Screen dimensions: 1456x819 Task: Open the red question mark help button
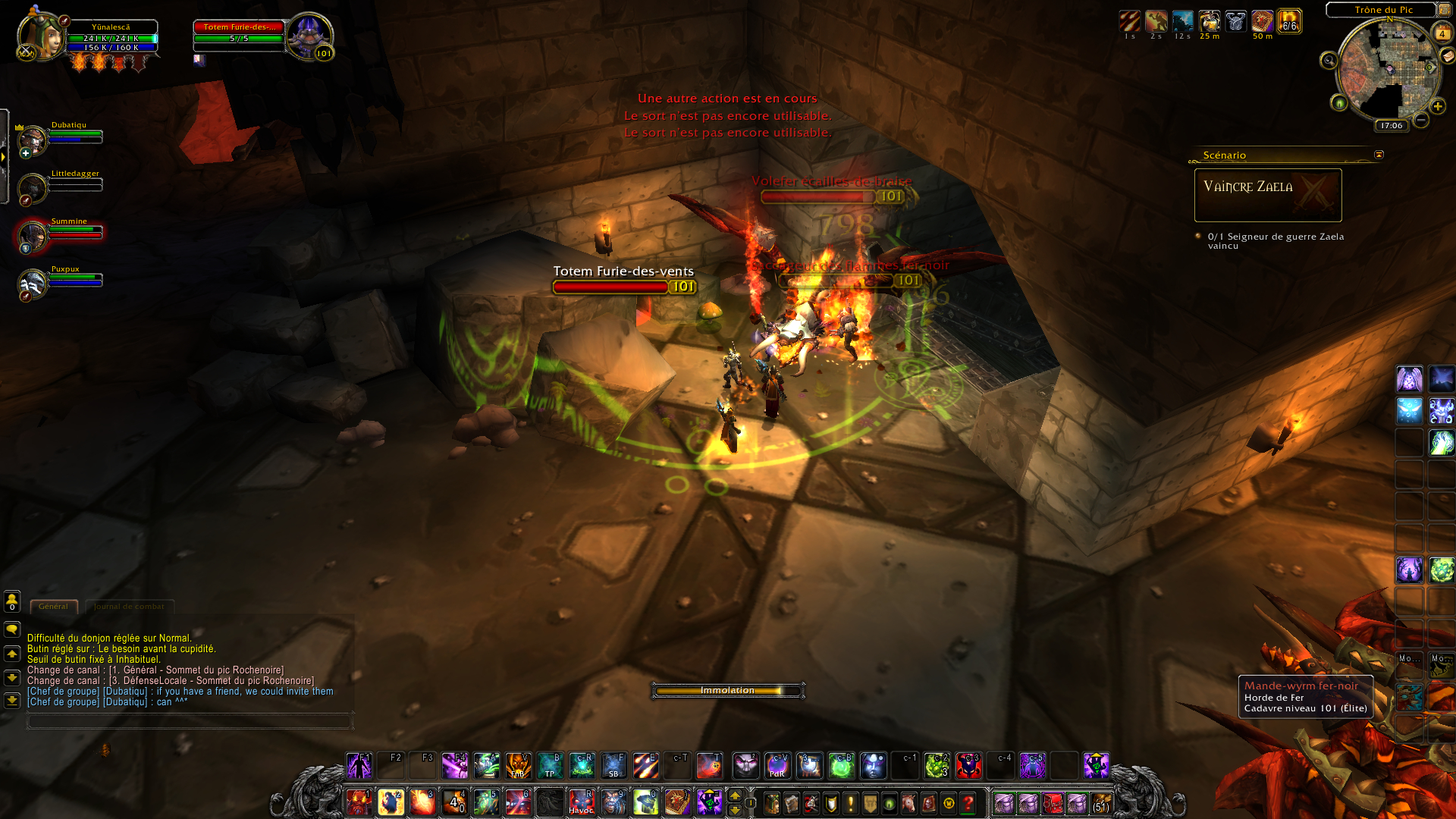coord(968,803)
